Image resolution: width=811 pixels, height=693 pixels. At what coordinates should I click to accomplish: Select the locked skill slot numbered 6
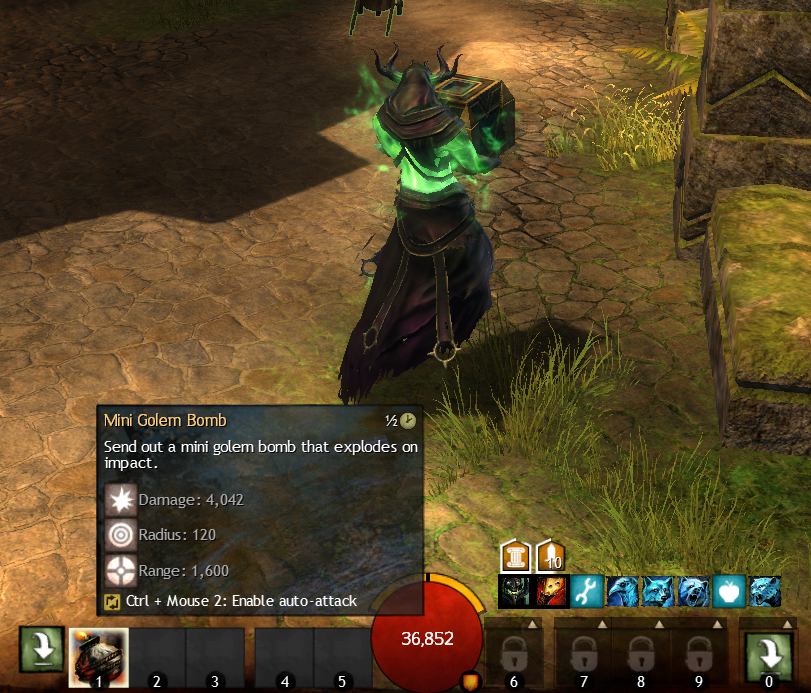[514, 657]
